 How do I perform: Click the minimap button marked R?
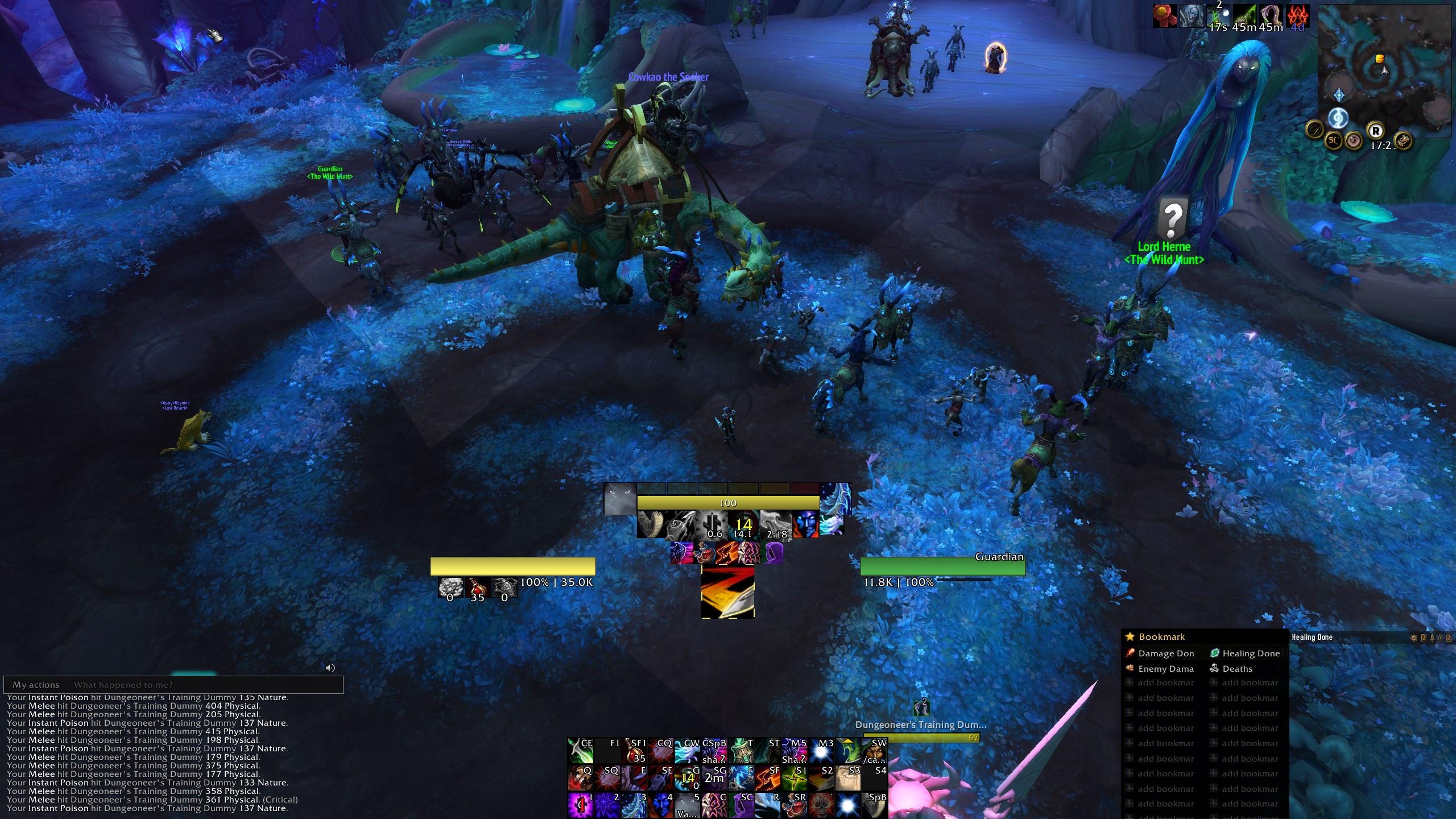(x=1375, y=131)
